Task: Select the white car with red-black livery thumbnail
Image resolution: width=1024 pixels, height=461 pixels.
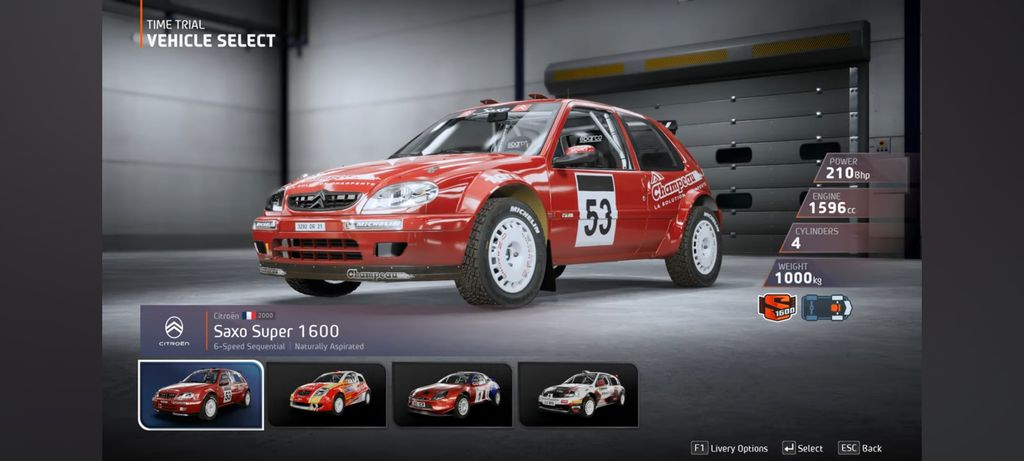Action: [x=578, y=394]
